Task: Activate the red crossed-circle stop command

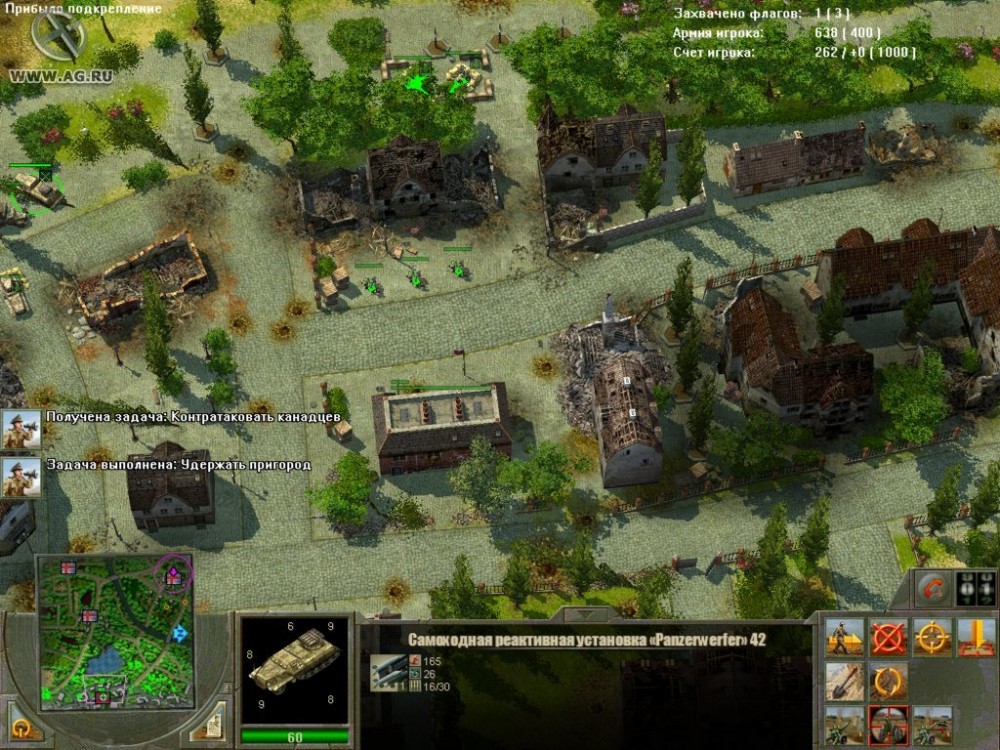Action: (x=888, y=637)
